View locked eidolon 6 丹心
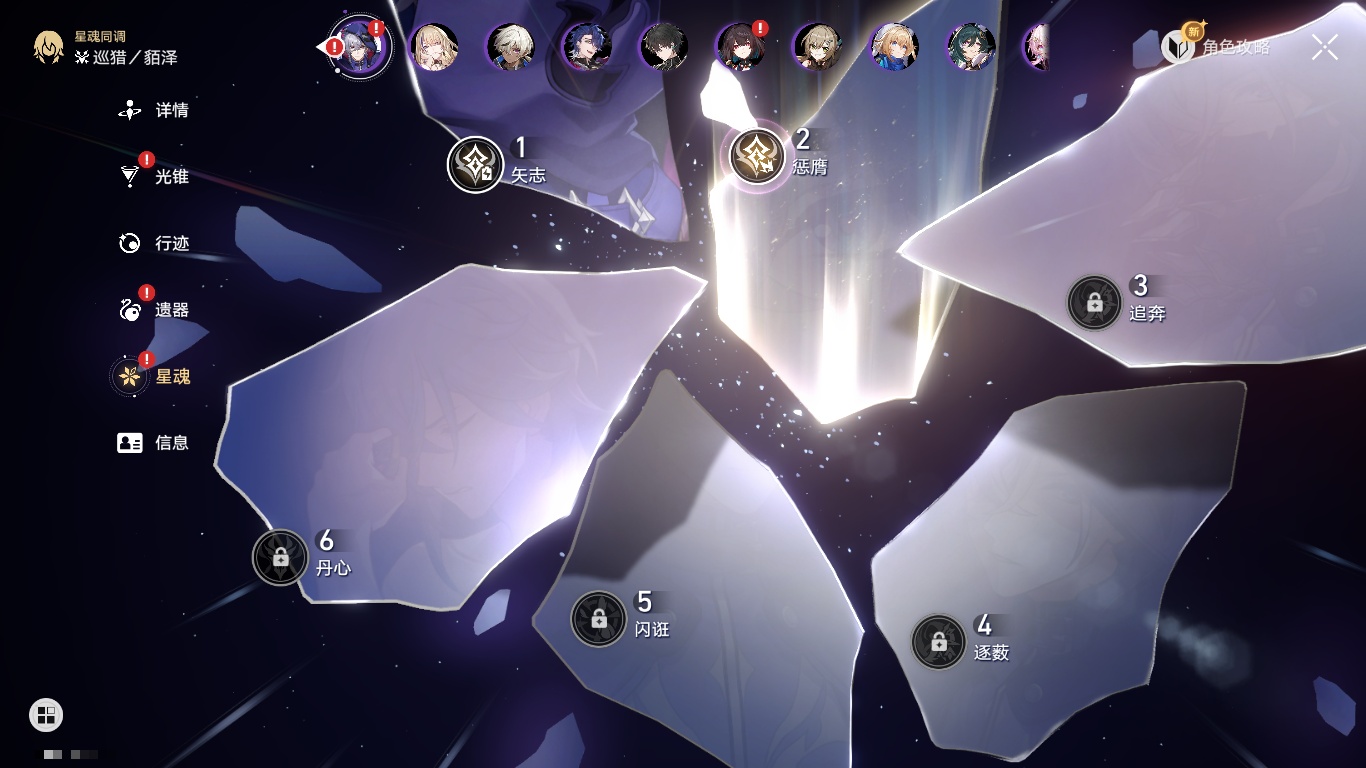The height and width of the screenshot is (768, 1366). pyautogui.click(x=280, y=557)
